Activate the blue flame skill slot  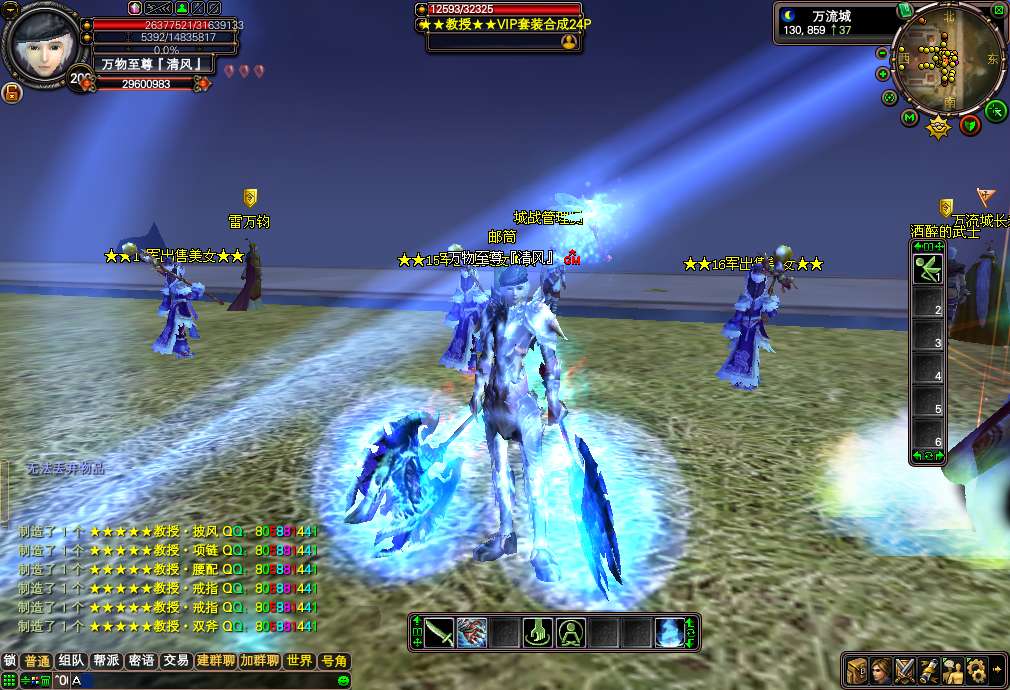click(x=669, y=632)
